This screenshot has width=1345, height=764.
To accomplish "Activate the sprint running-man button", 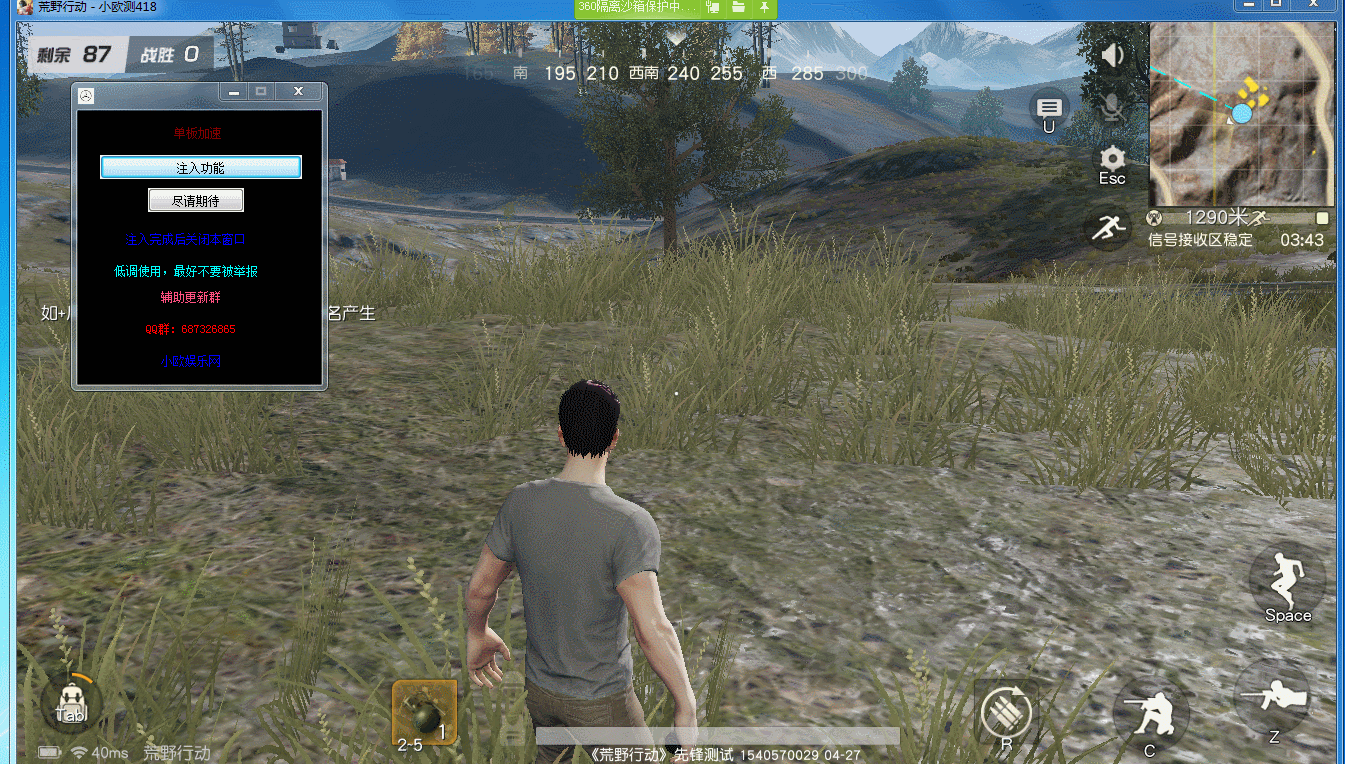I will click(x=1108, y=228).
